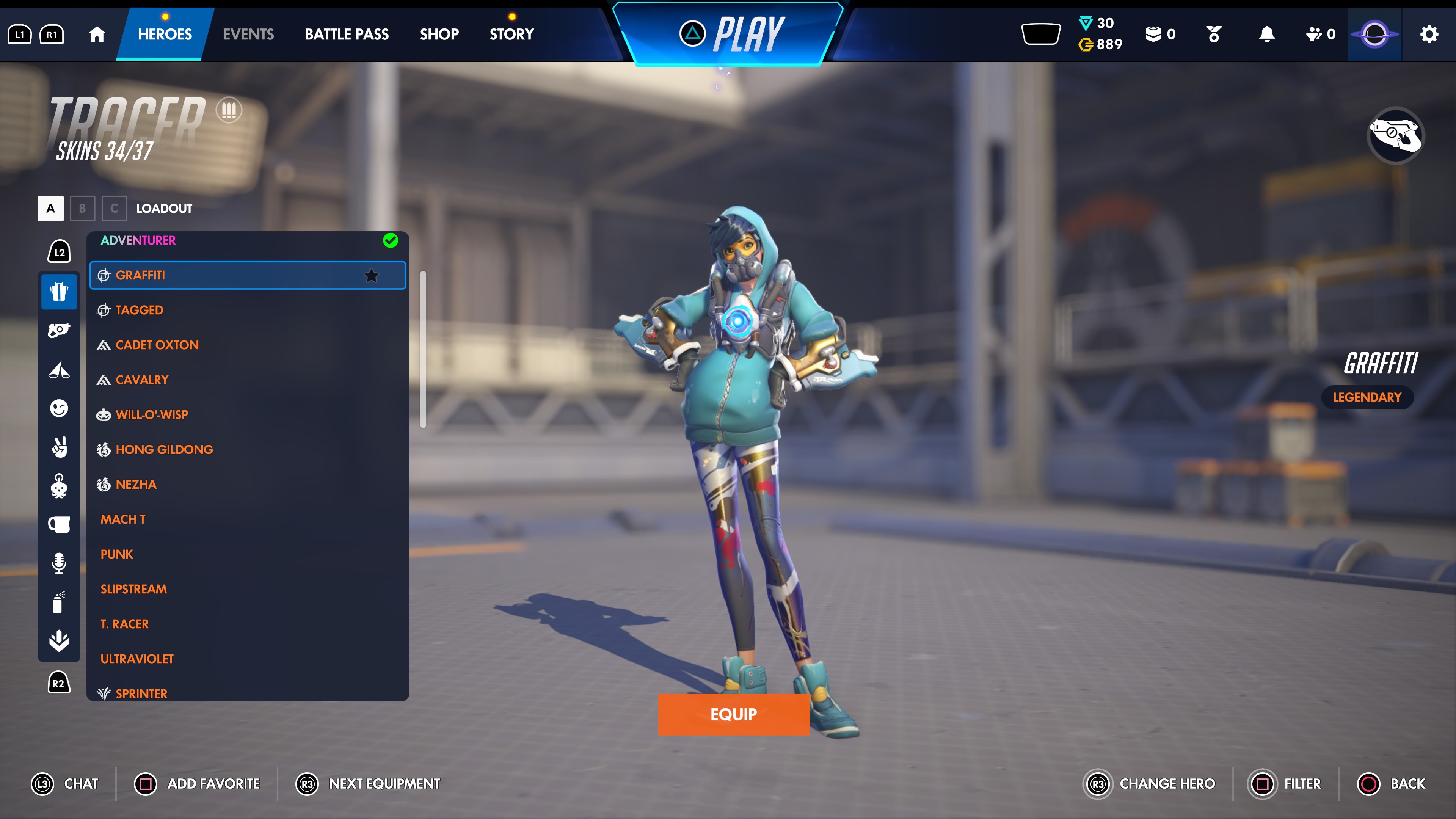Select the Will-O'-Wisp skin
The width and height of the screenshot is (1456, 819).
point(152,414)
